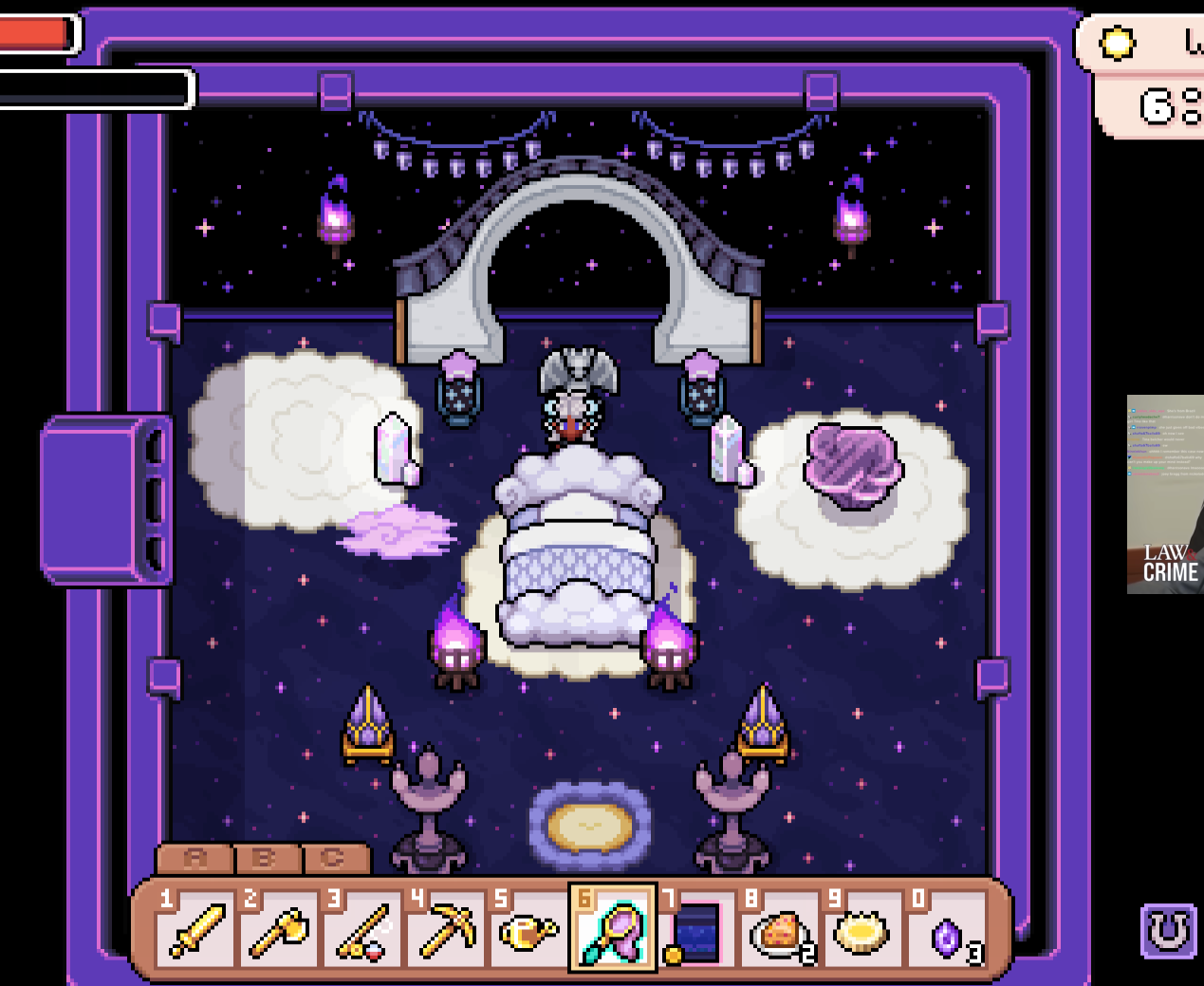Switch to hotbar tab A
This screenshot has width=1204, height=986.
194,858
